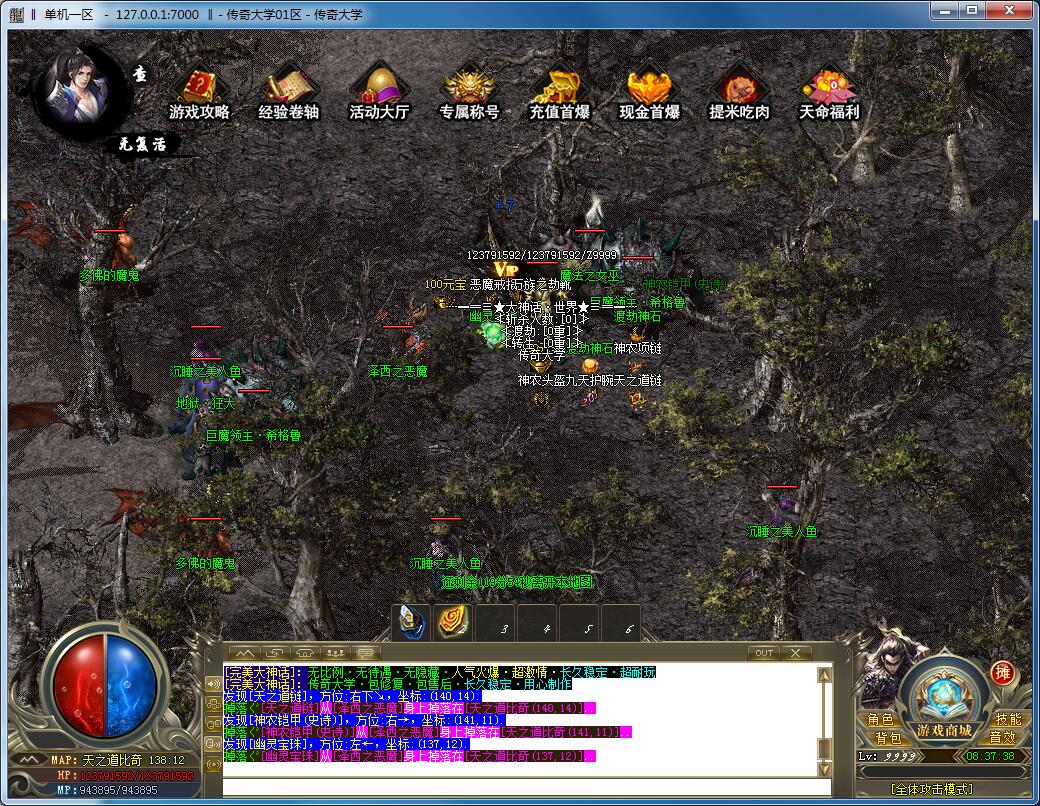The image size is (1040, 806).
Task: Open the 背包 backpack
Action: pyautogui.click(x=888, y=738)
